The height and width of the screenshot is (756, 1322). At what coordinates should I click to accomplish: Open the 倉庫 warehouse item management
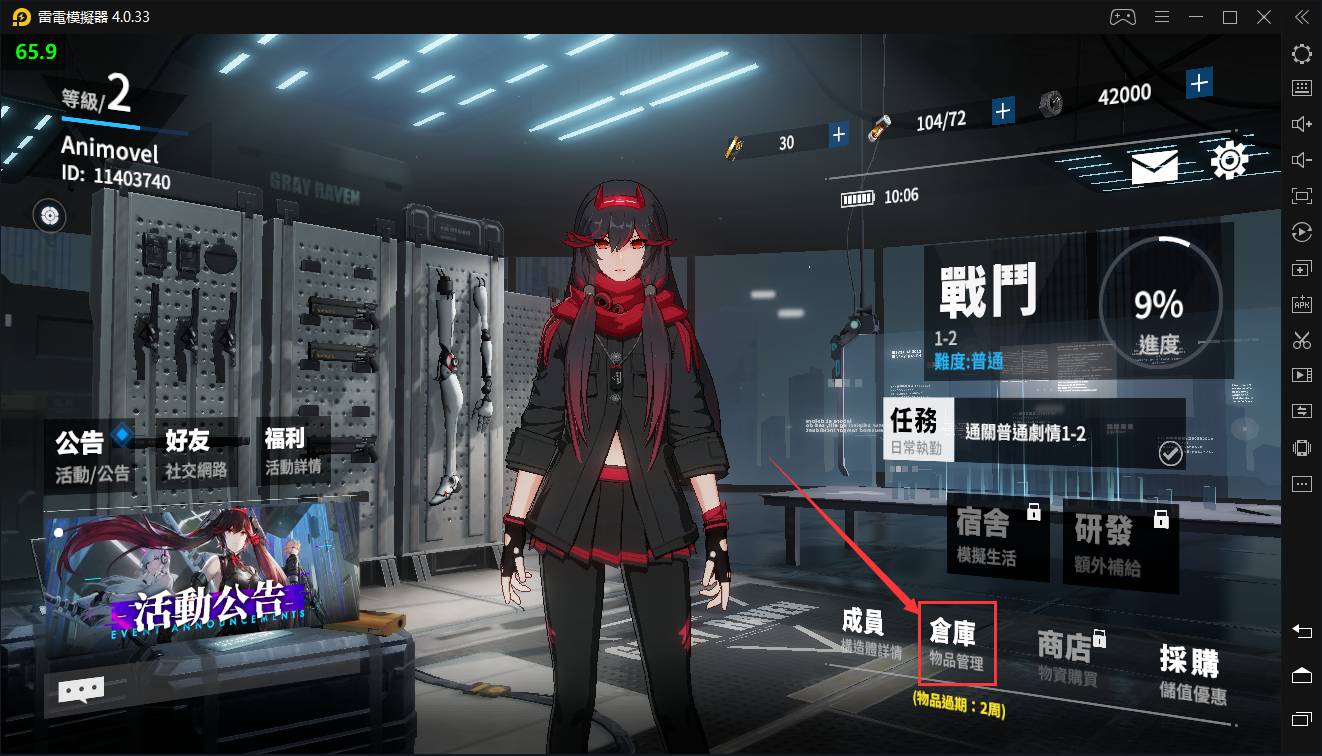point(956,643)
